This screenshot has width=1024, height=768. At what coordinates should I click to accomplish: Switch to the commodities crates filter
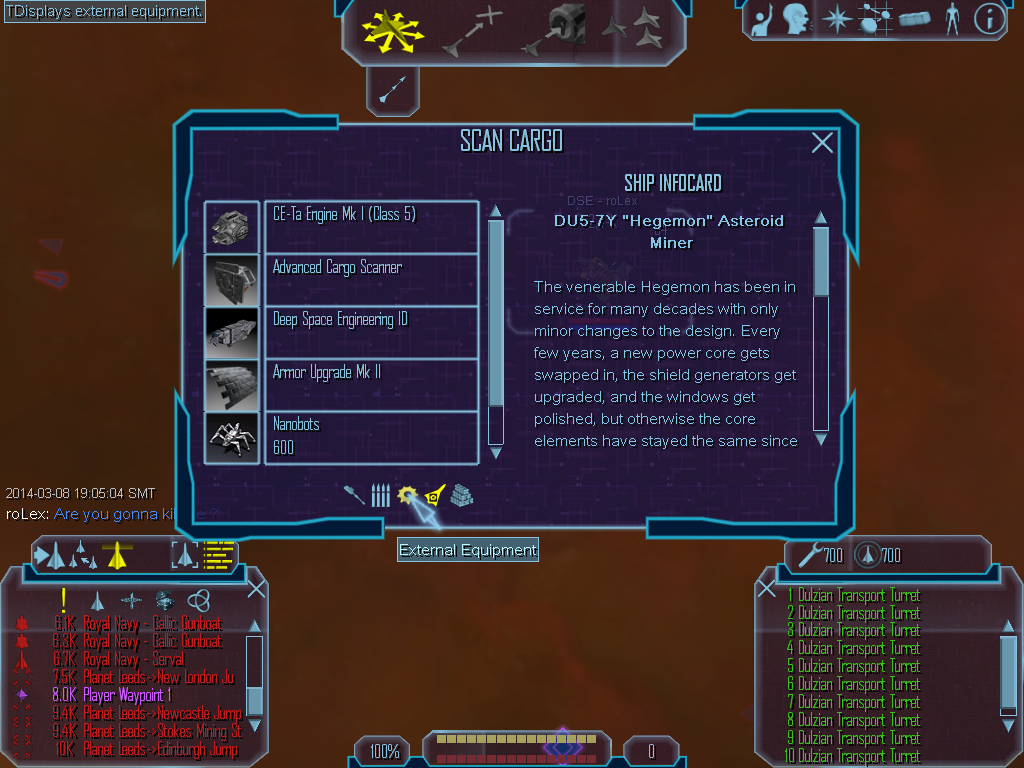[461, 495]
